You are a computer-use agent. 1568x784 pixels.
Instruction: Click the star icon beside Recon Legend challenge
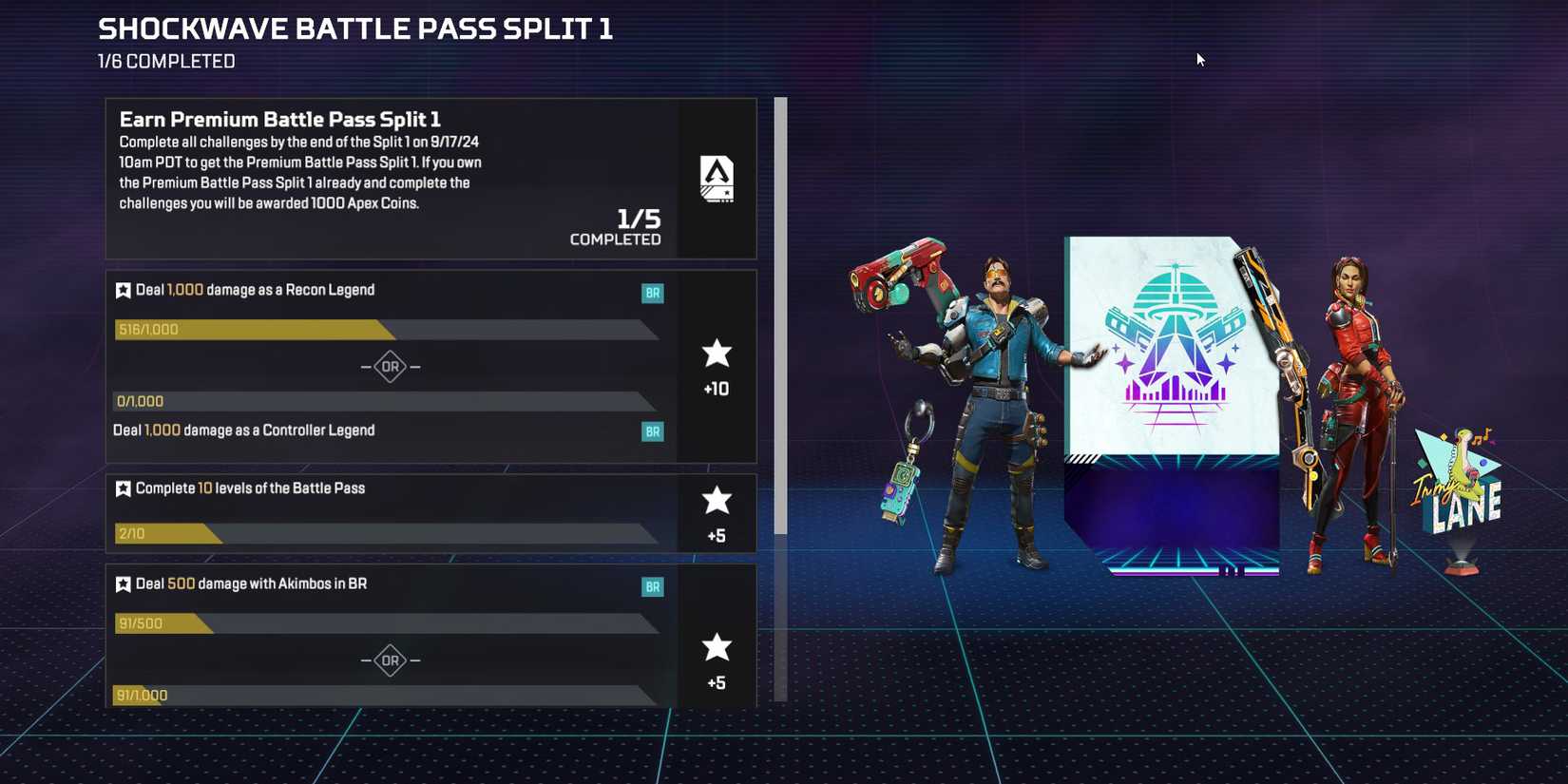tap(123, 290)
